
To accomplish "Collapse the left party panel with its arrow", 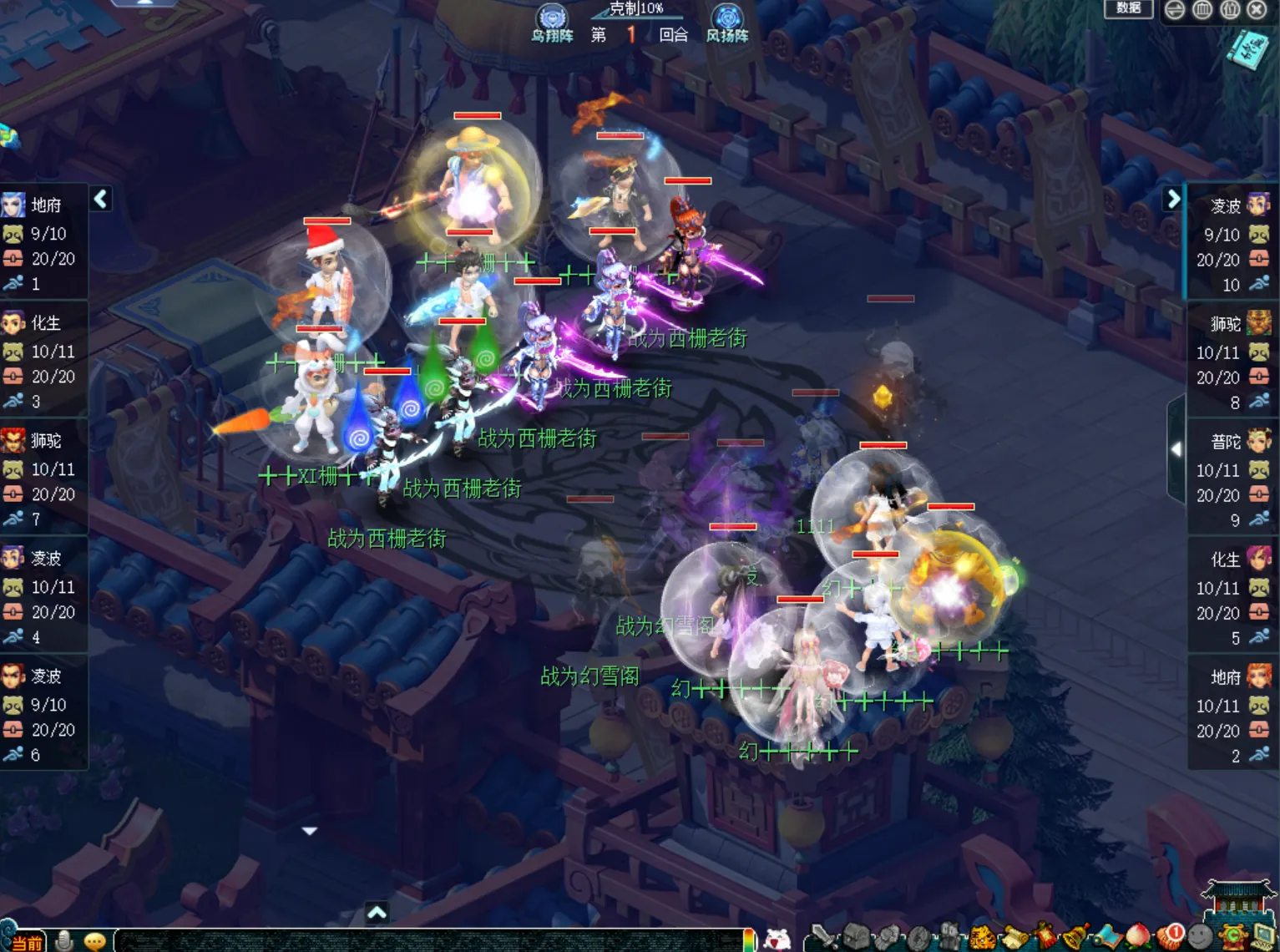I will point(100,200).
